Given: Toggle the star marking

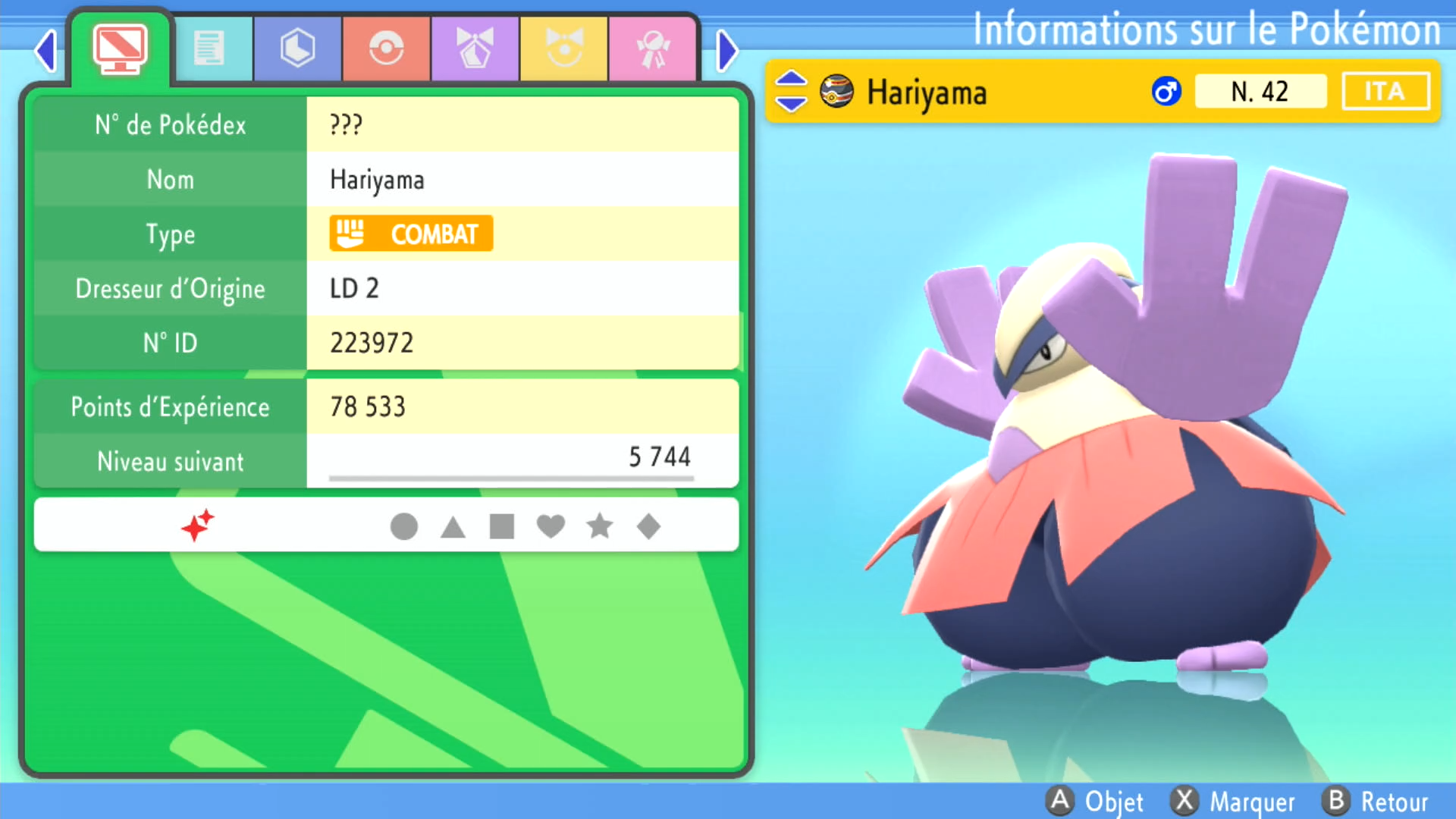Looking at the screenshot, I should (600, 526).
